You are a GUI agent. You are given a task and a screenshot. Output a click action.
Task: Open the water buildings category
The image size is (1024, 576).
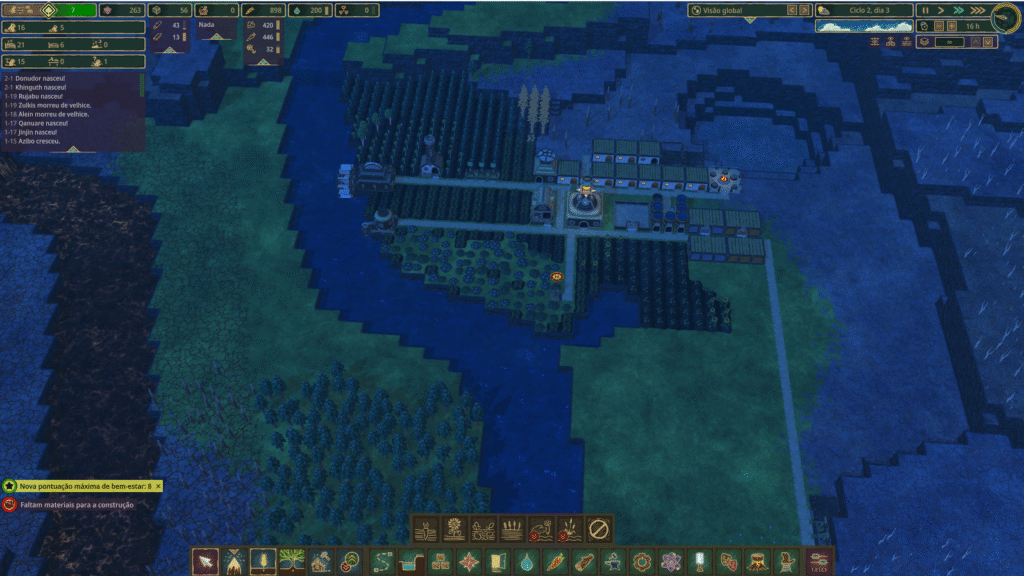click(x=525, y=561)
